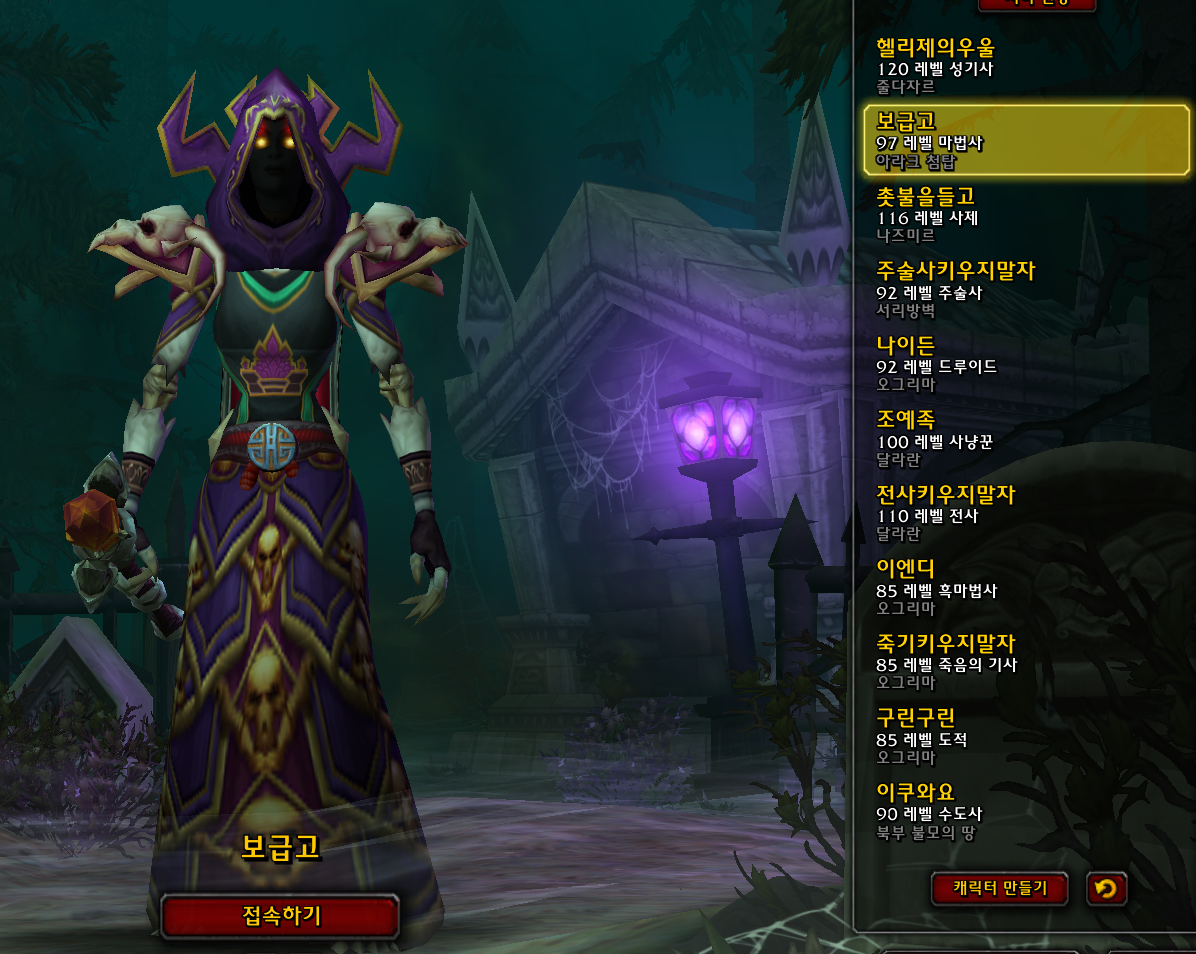
Task: Select 이쿠와요 the level 90 monk
Action: 1025,811
